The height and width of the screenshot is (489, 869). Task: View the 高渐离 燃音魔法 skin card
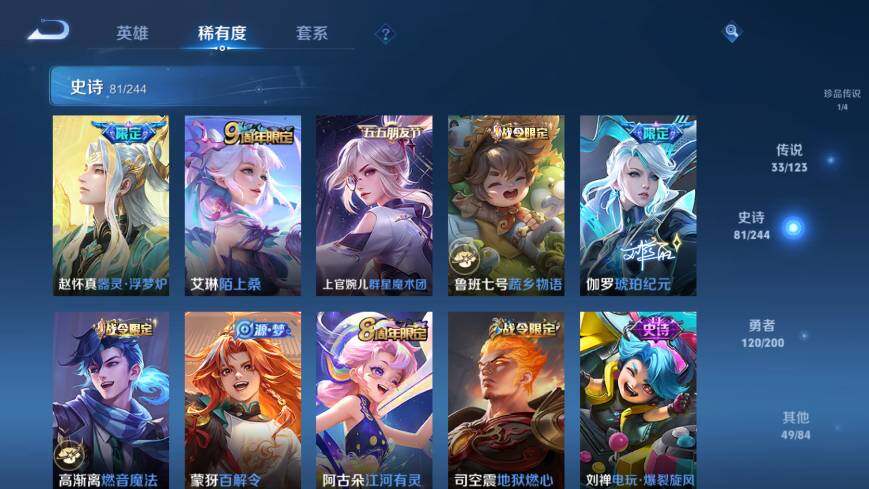point(111,400)
